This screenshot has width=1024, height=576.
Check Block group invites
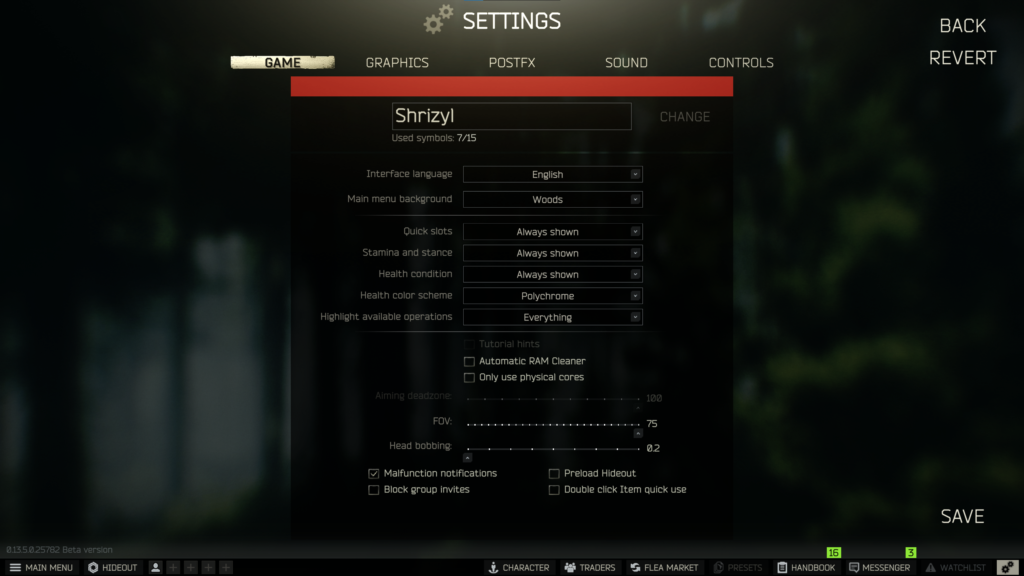click(374, 490)
